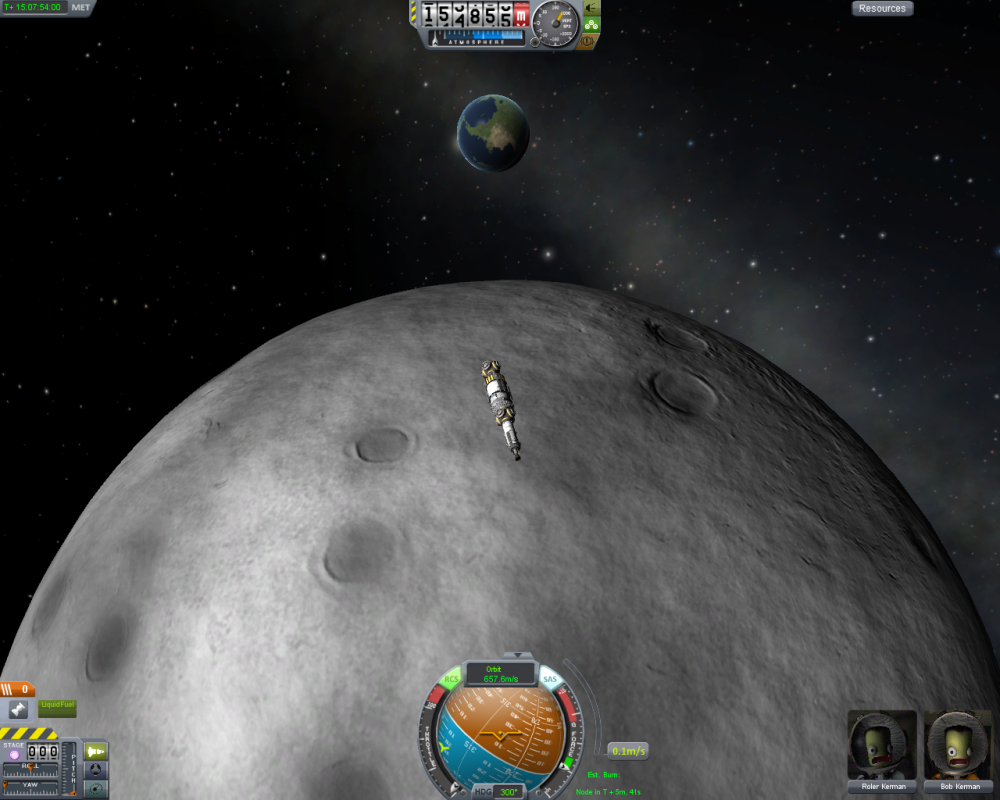Click the Orbit speed display on navball

pos(500,674)
